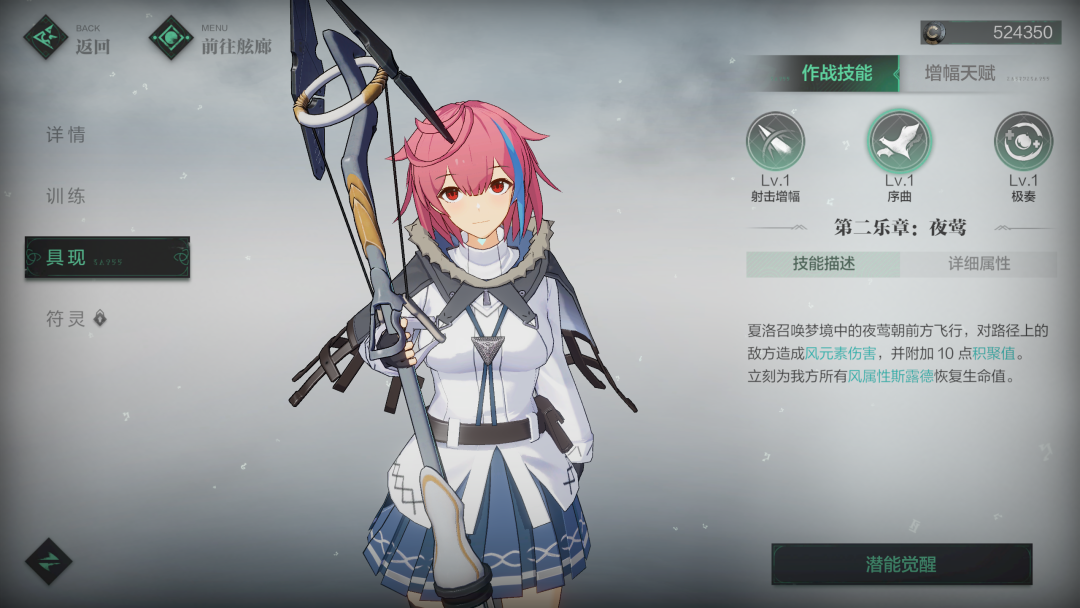Open the 详情 details section
Screen dimensions: 1080x608
point(66,135)
